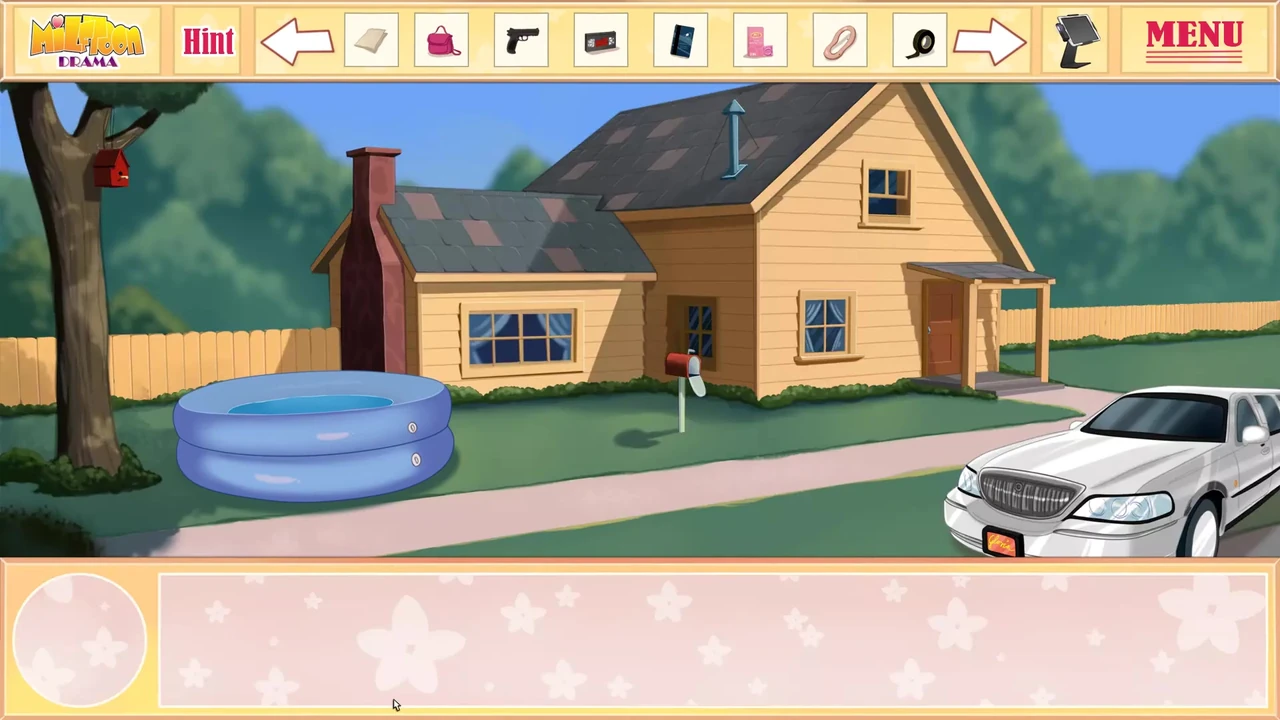
Task: Select the pink handbag item icon
Action: [x=442, y=40]
